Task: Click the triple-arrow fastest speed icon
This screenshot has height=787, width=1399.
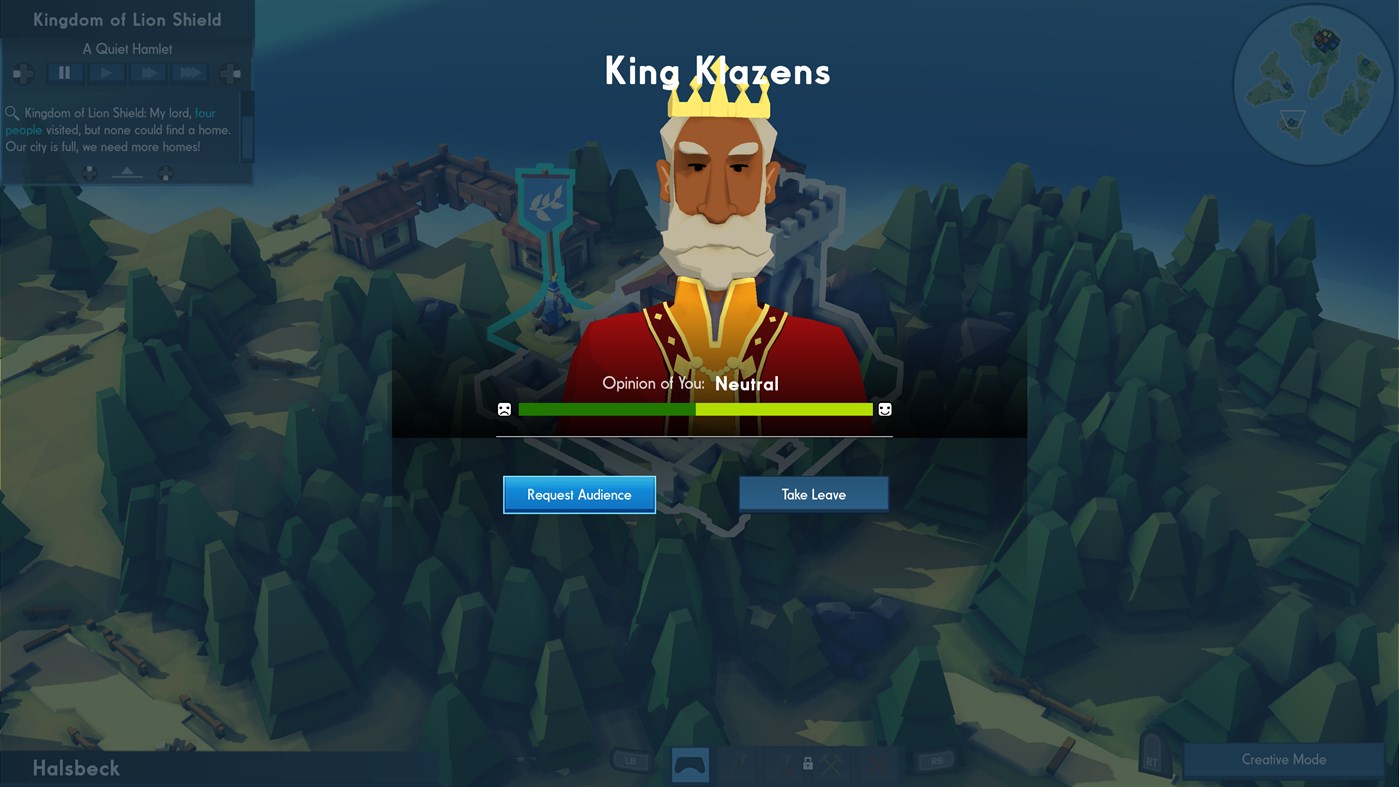Action: click(x=188, y=72)
